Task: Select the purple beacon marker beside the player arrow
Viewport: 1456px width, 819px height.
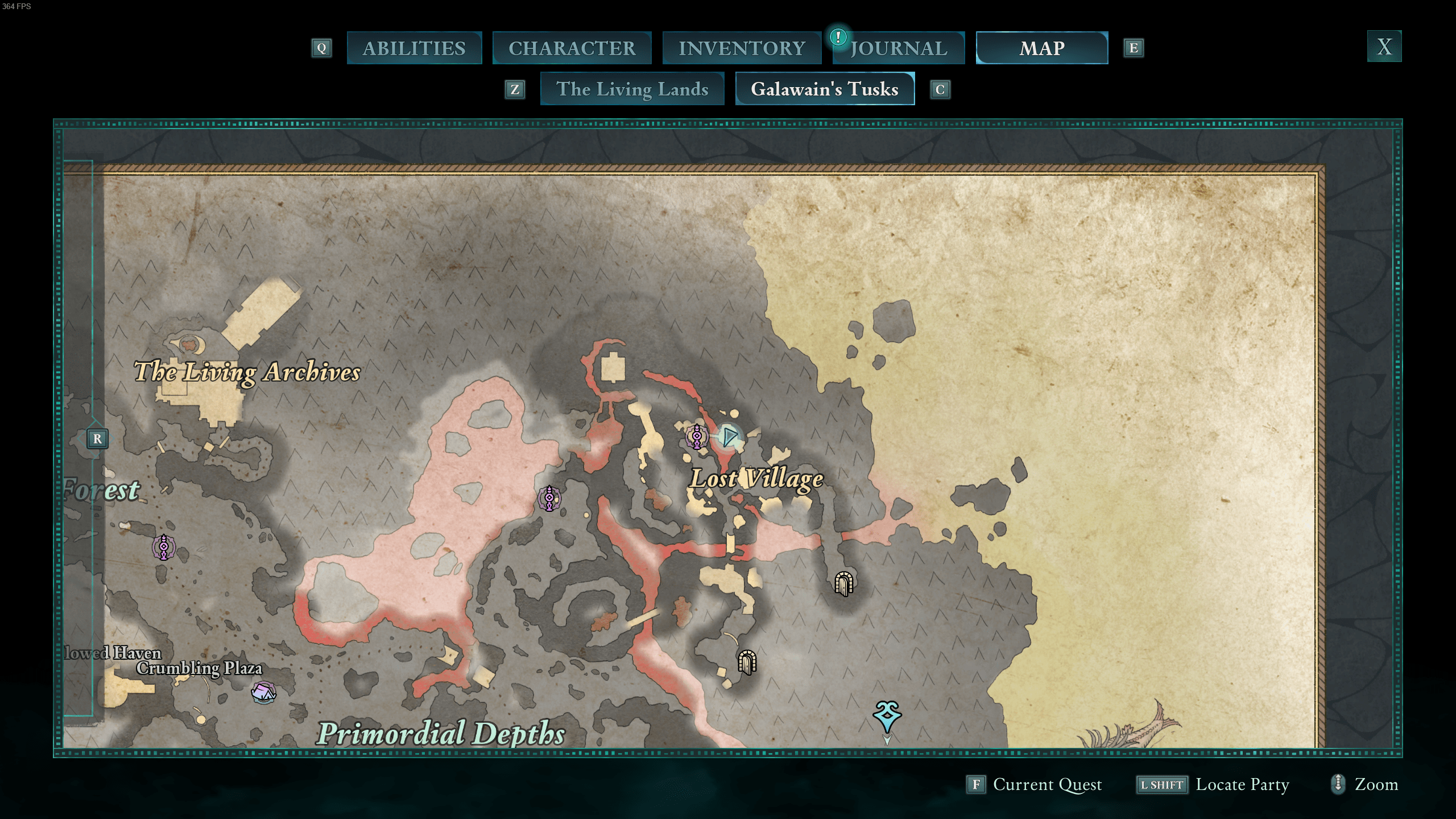Action: point(697,436)
